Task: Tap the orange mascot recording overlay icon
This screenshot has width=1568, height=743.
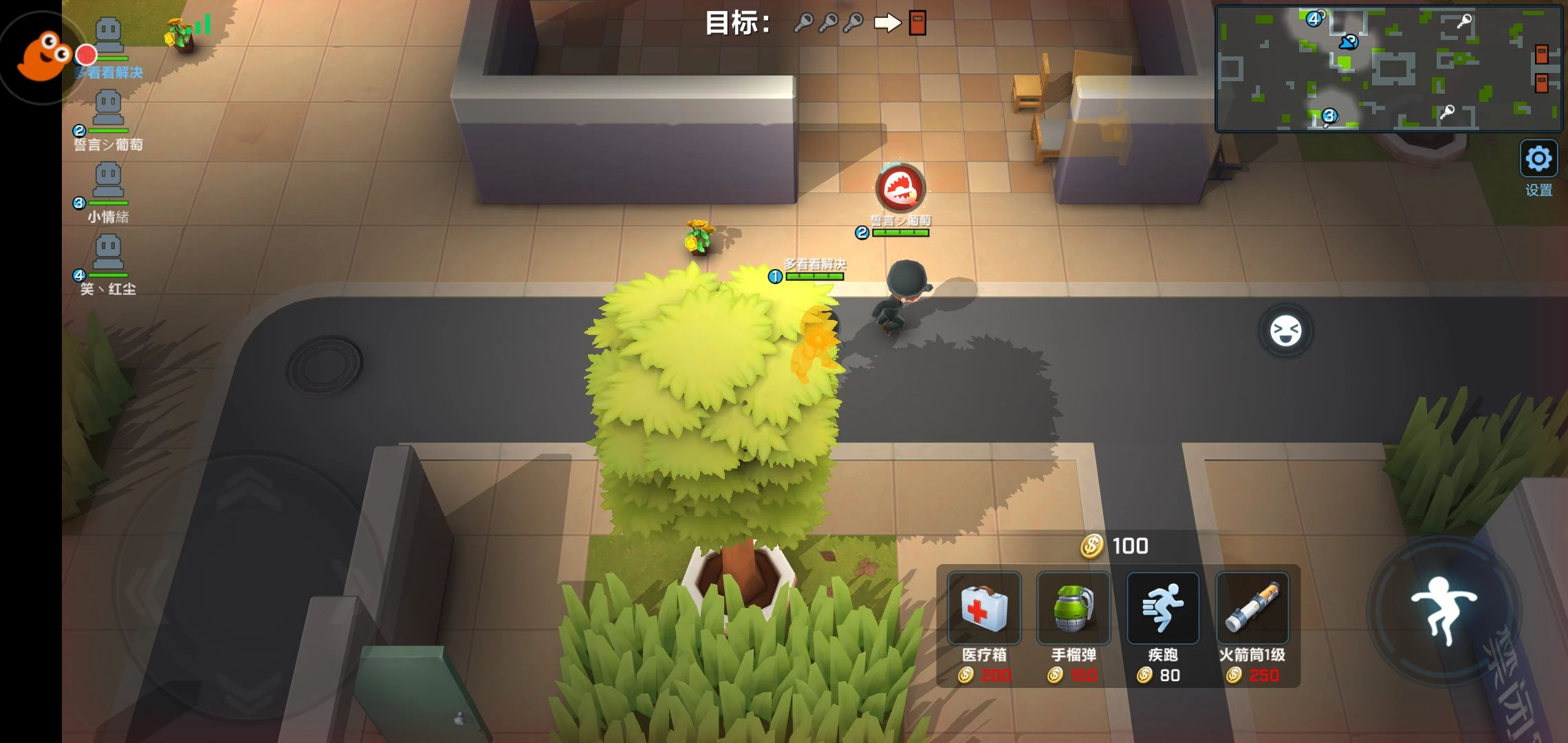Action: pos(43,56)
